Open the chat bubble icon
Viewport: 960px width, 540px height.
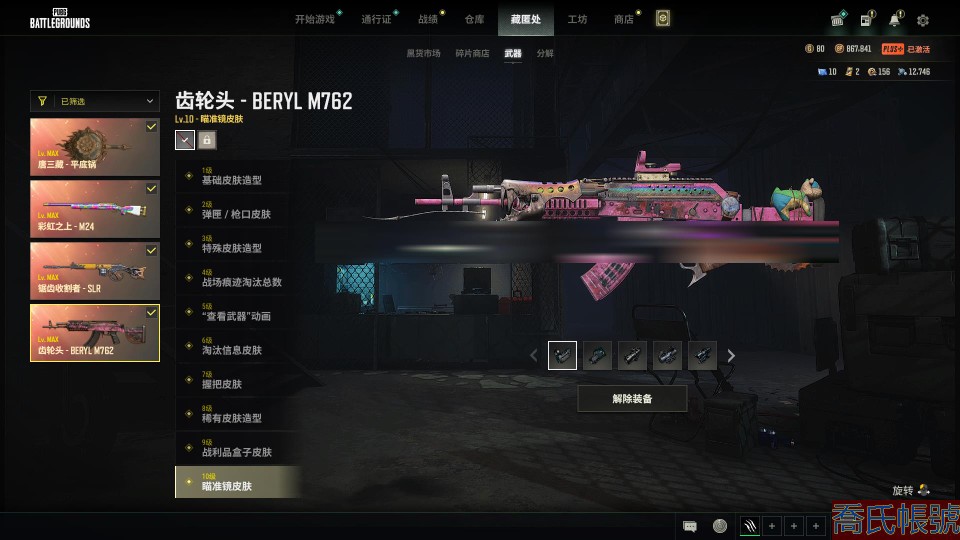(x=690, y=526)
